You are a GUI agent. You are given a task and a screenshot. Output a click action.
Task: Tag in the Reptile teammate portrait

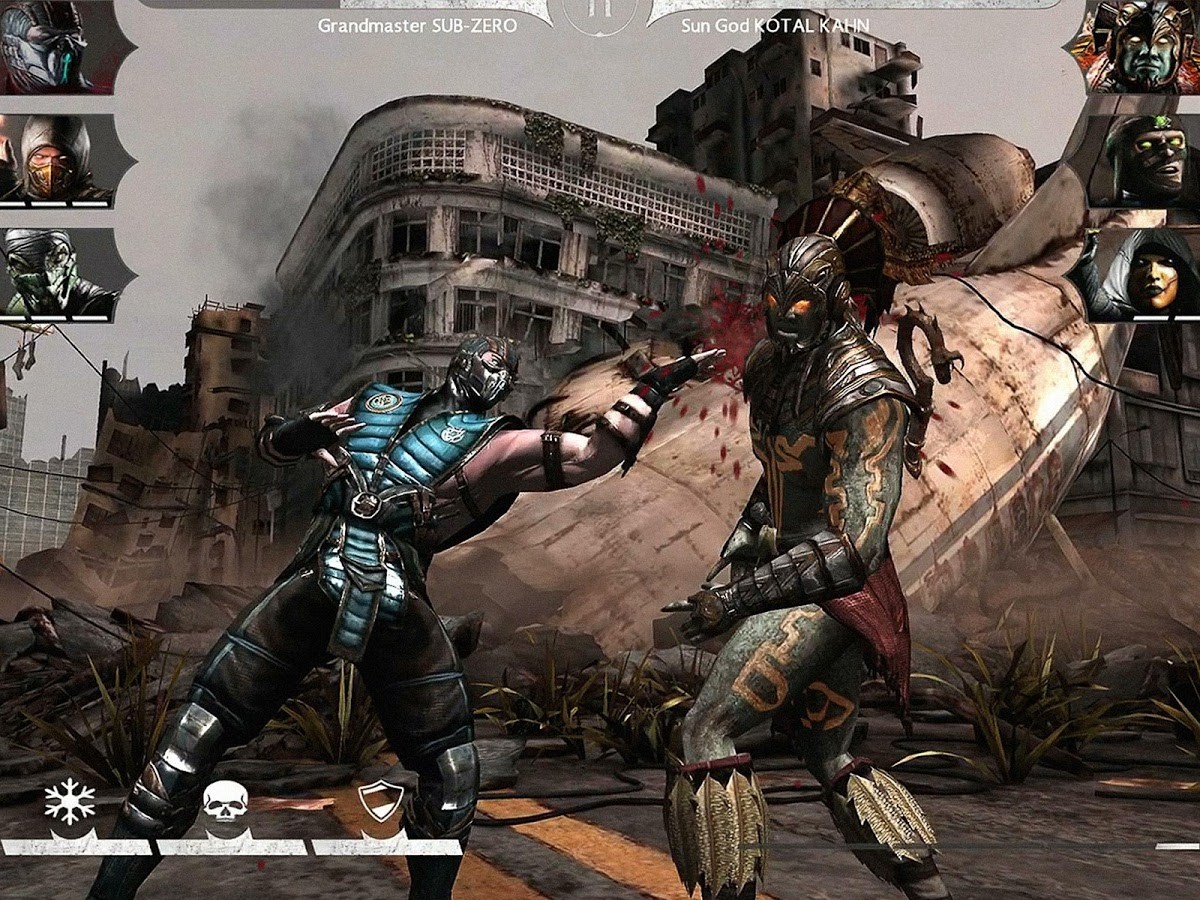point(56,271)
